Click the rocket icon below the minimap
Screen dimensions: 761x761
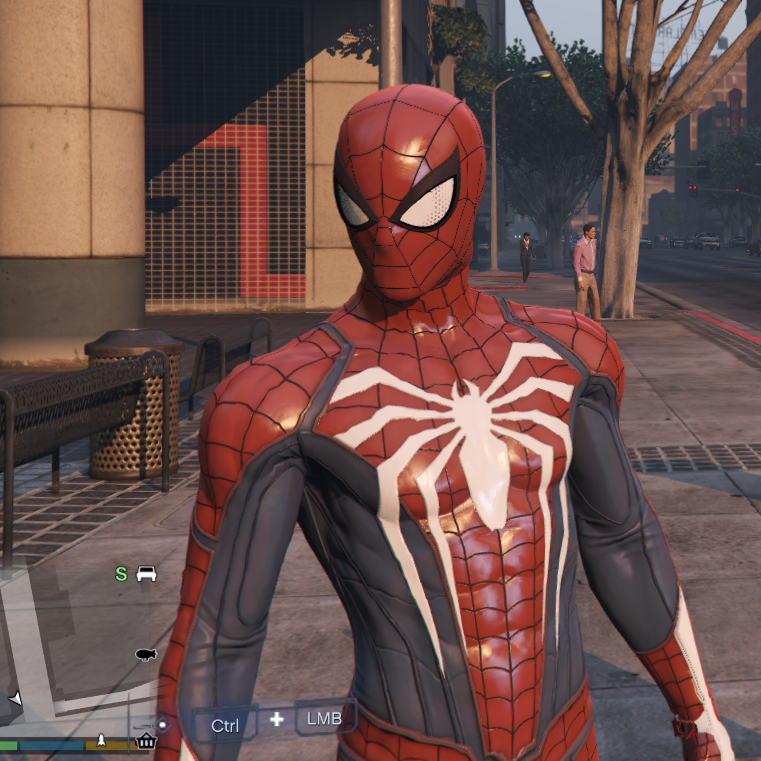click(x=101, y=742)
